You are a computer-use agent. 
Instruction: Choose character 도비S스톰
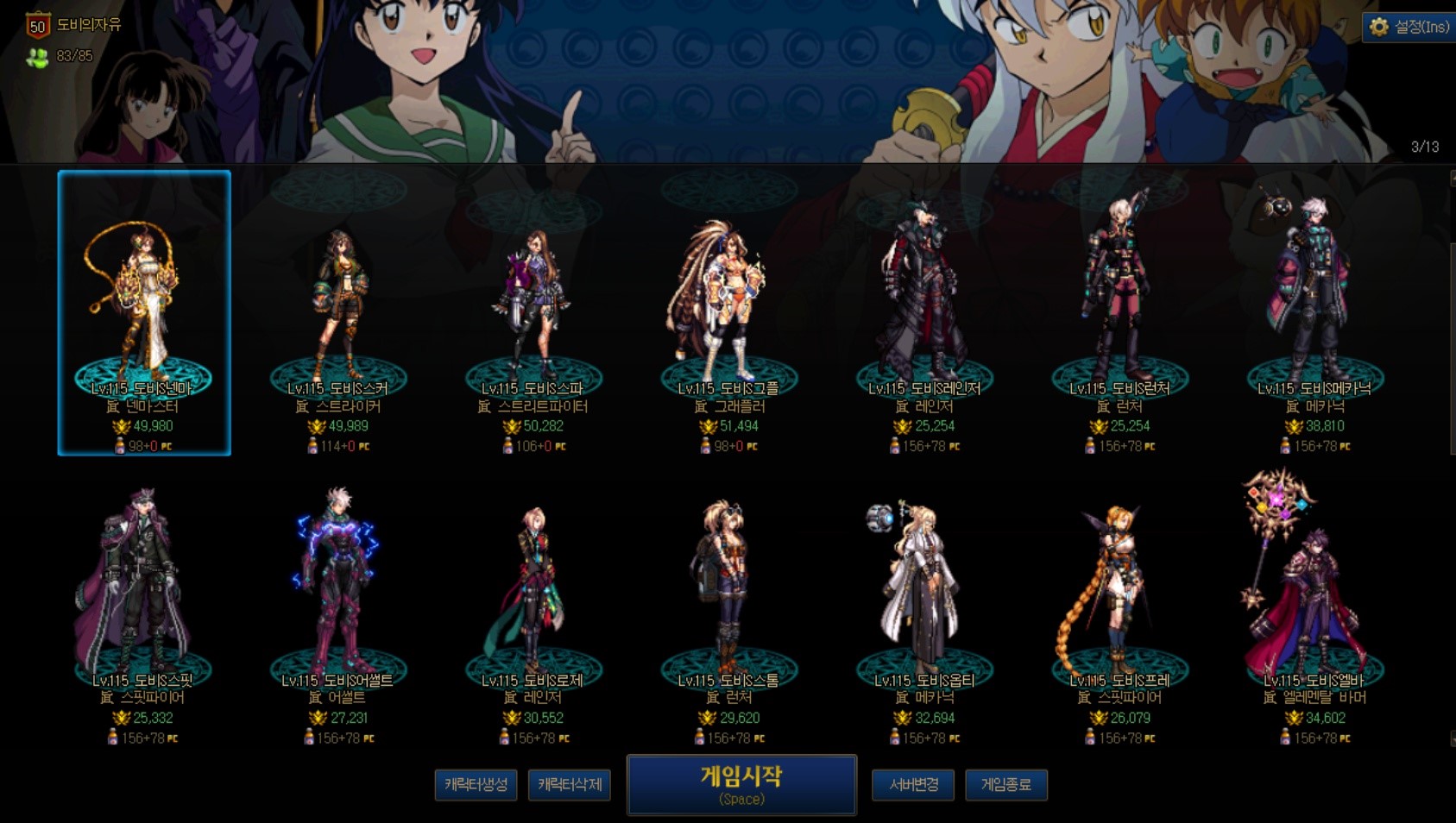point(728,604)
